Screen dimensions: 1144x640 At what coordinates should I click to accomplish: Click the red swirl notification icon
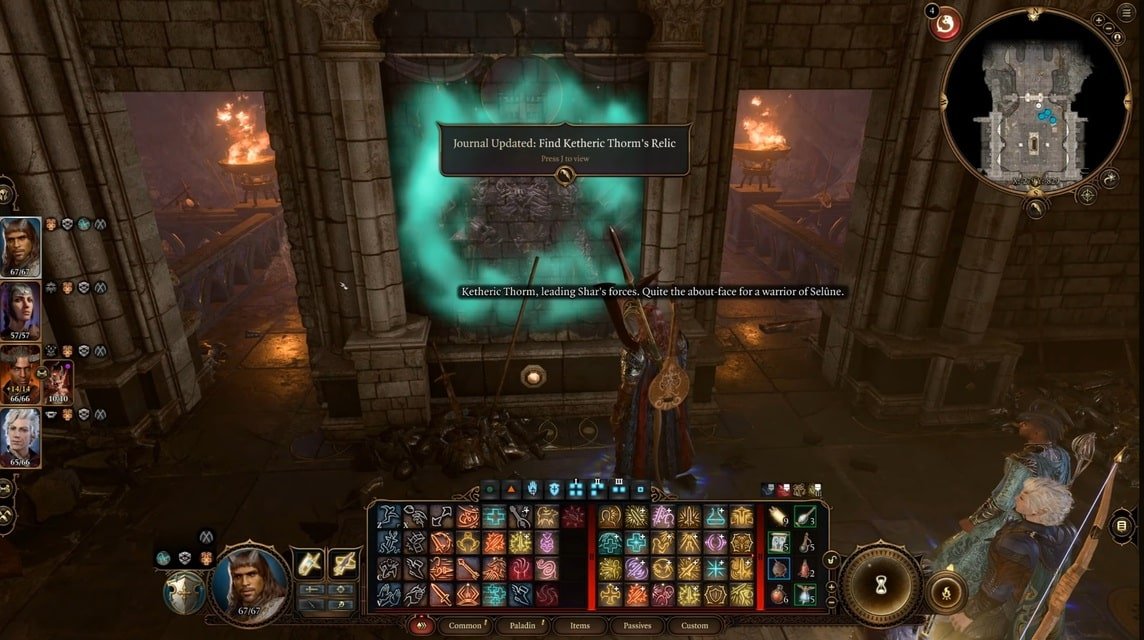(944, 24)
